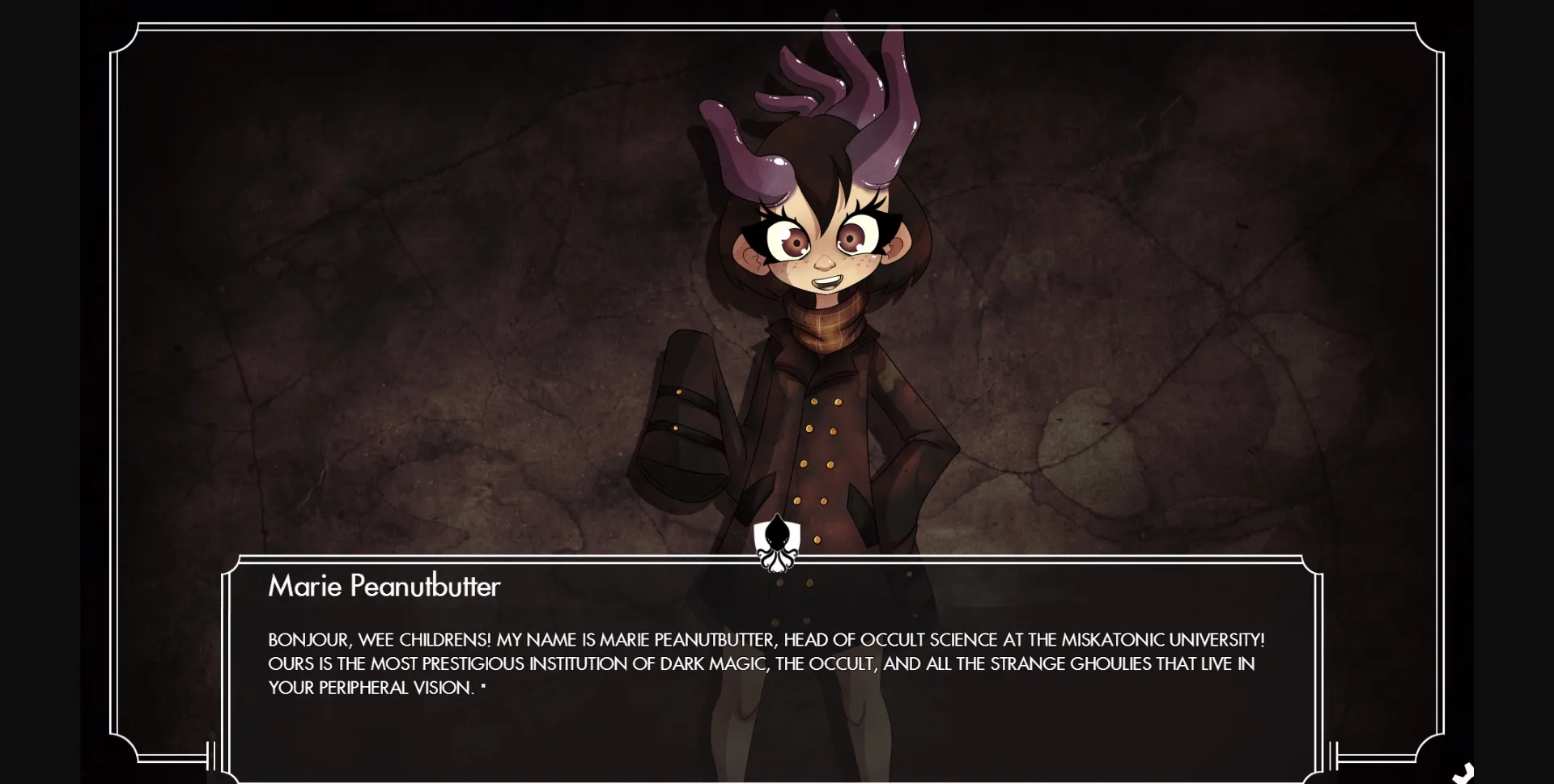Viewport: 1554px width, 784px height.
Task: Click the name "Marie Peanutbutter" in the dialogue box
Action: [x=384, y=587]
